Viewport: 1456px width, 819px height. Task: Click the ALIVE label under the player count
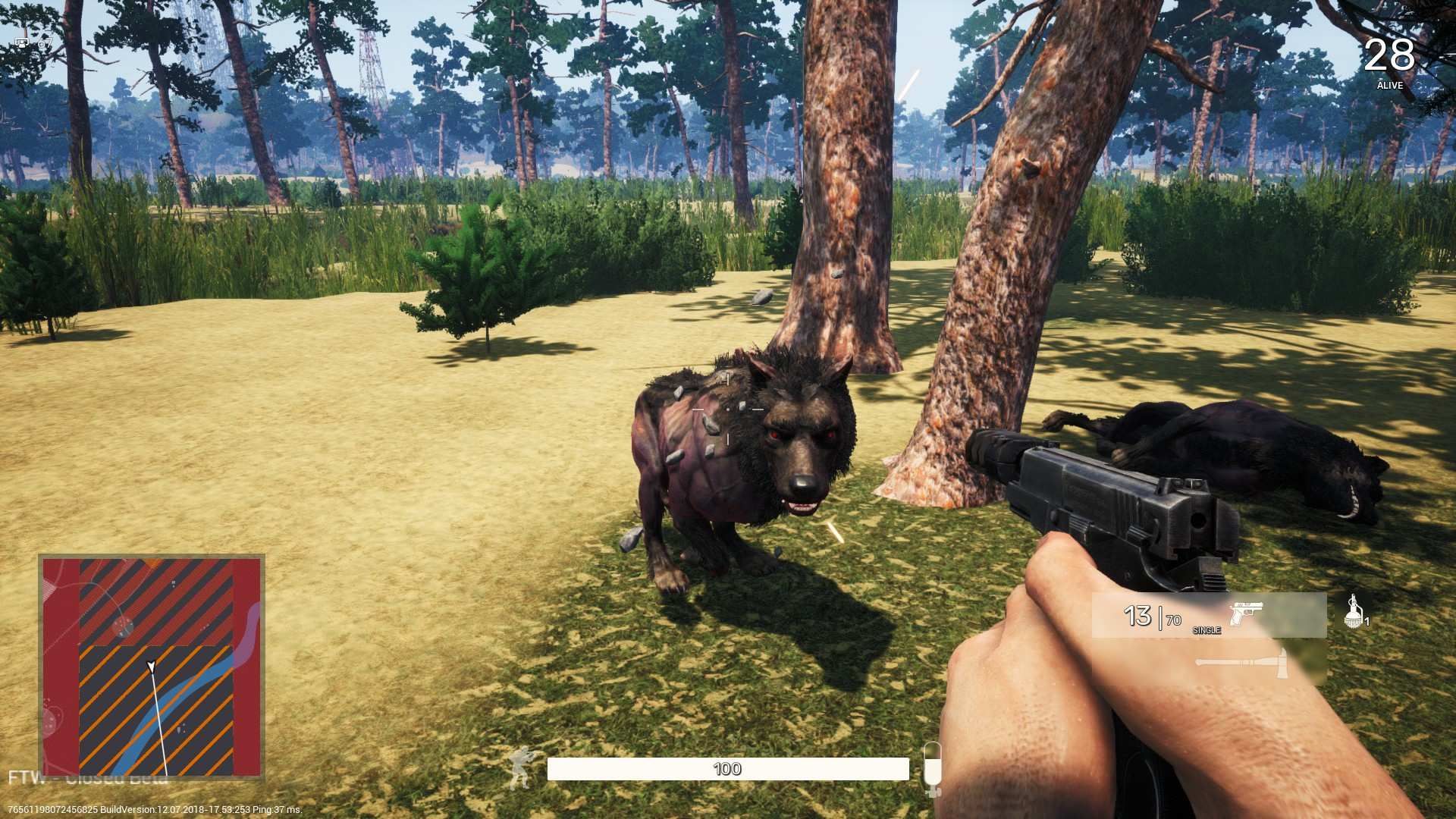click(x=1390, y=86)
